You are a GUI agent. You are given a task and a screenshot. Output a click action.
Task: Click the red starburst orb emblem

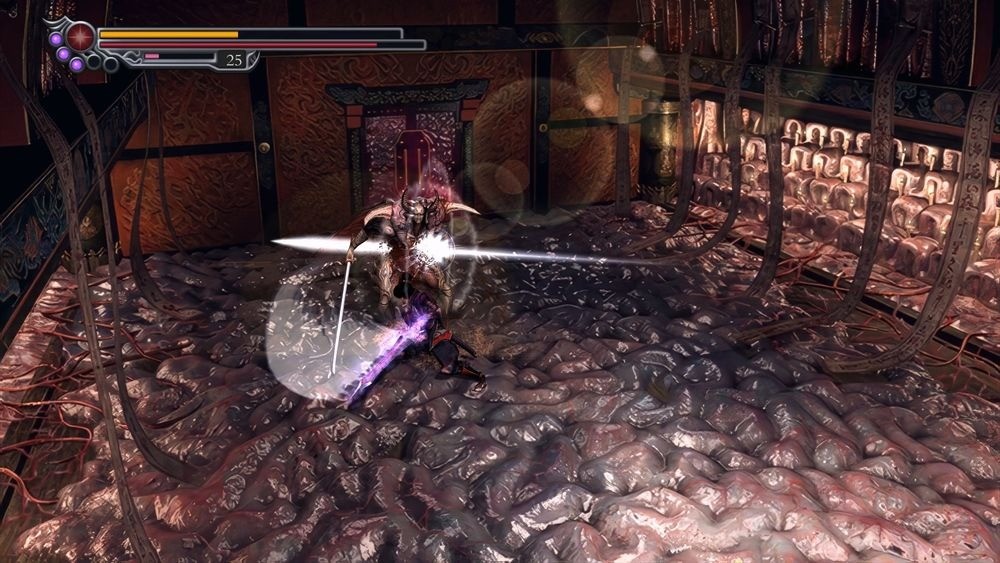pyautogui.click(x=80, y=38)
